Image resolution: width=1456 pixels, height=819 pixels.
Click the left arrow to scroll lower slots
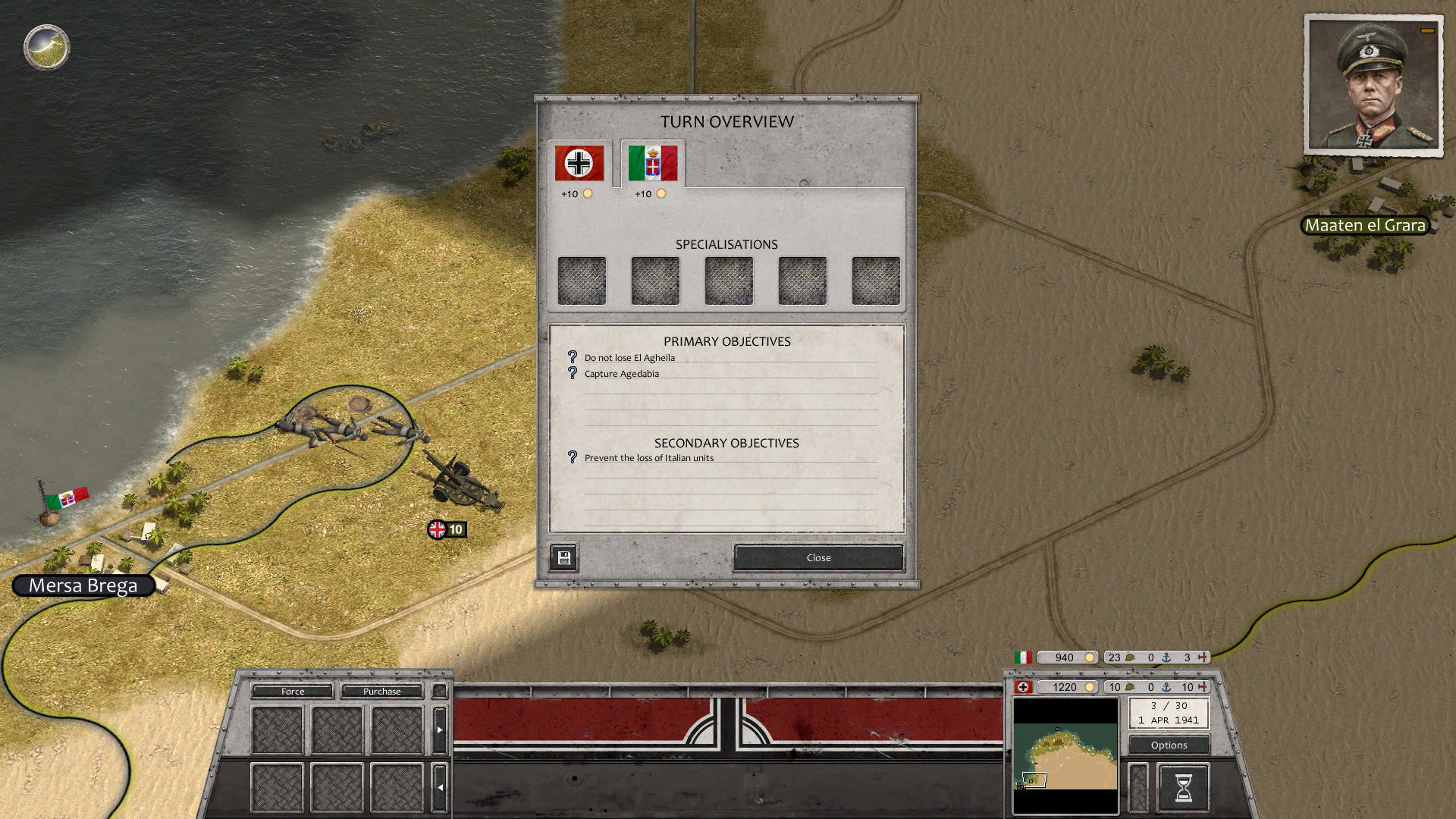[x=440, y=787]
